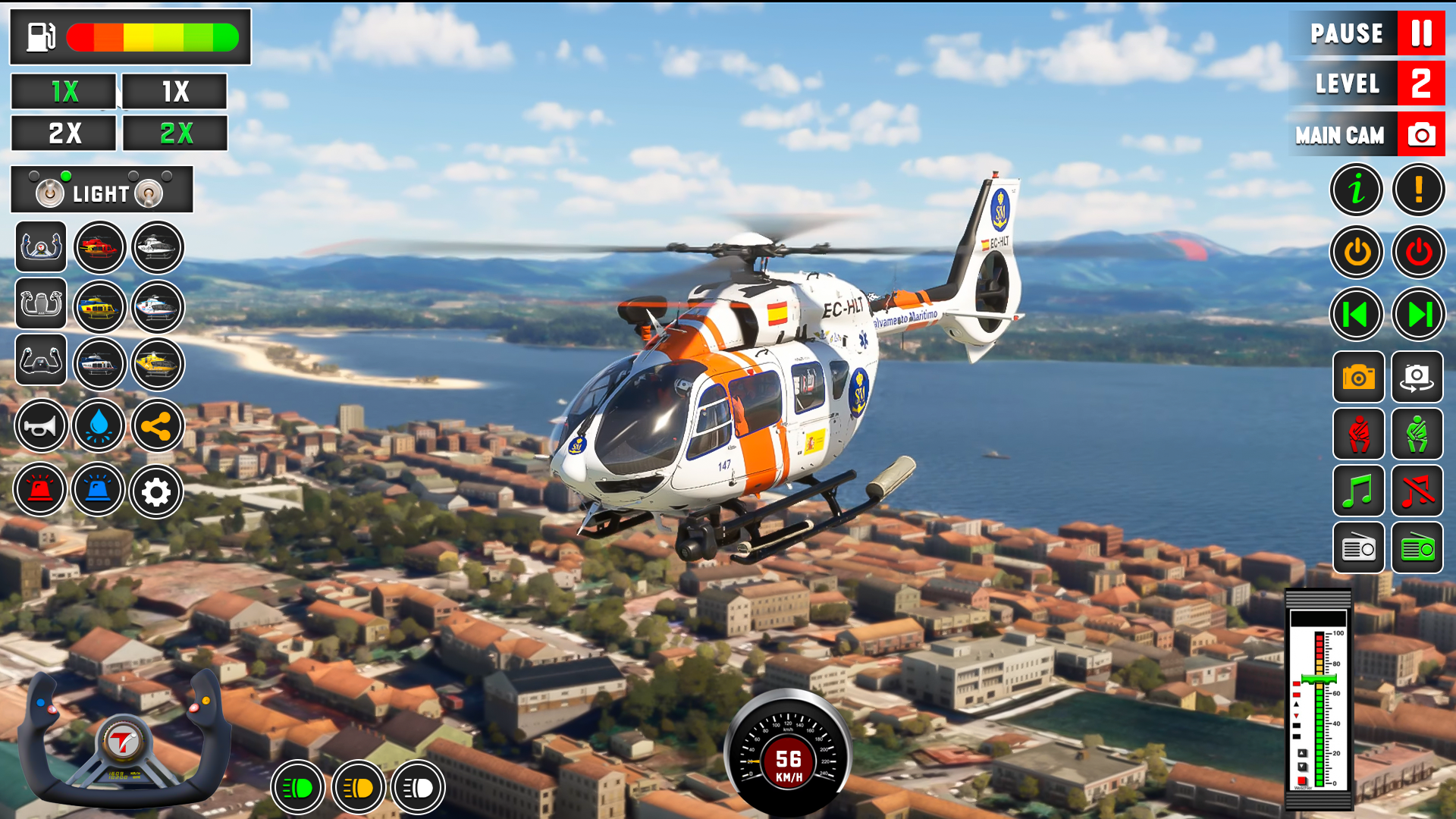This screenshot has height=819, width=1456.
Task: Rotate the camera view
Action: (x=1417, y=378)
